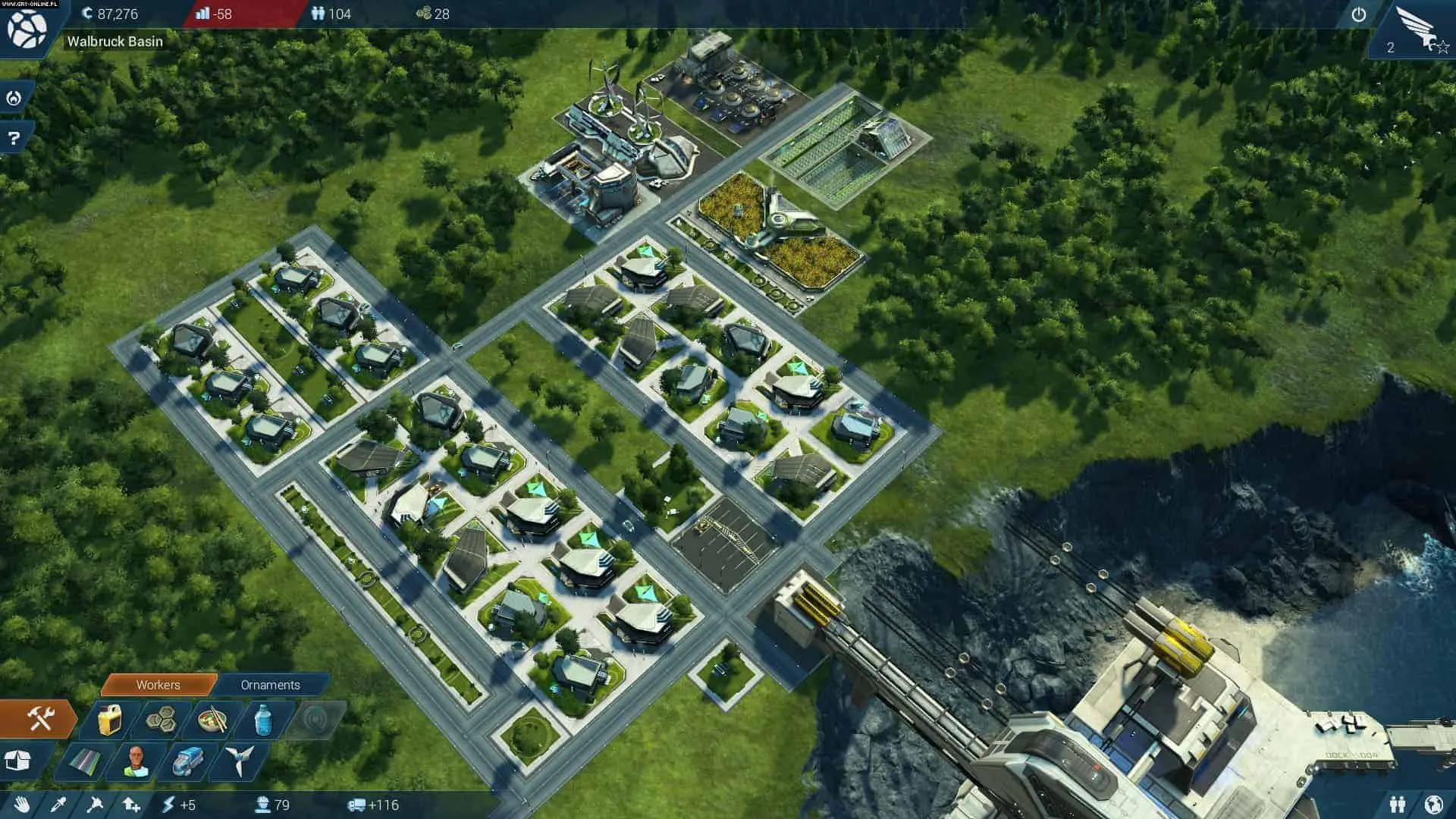This screenshot has width=1456, height=819.
Task: Select the pickaxe demolish tool
Action: [x=95, y=805]
